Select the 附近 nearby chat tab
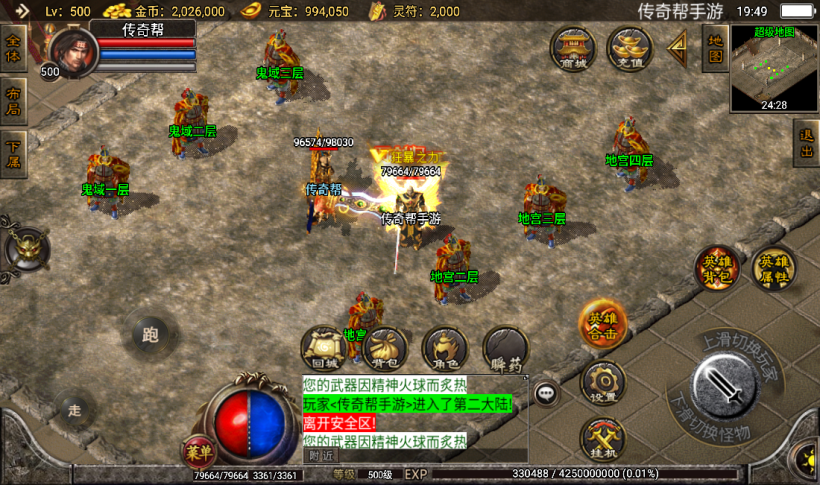This screenshot has height=485, width=820. pos(321,455)
